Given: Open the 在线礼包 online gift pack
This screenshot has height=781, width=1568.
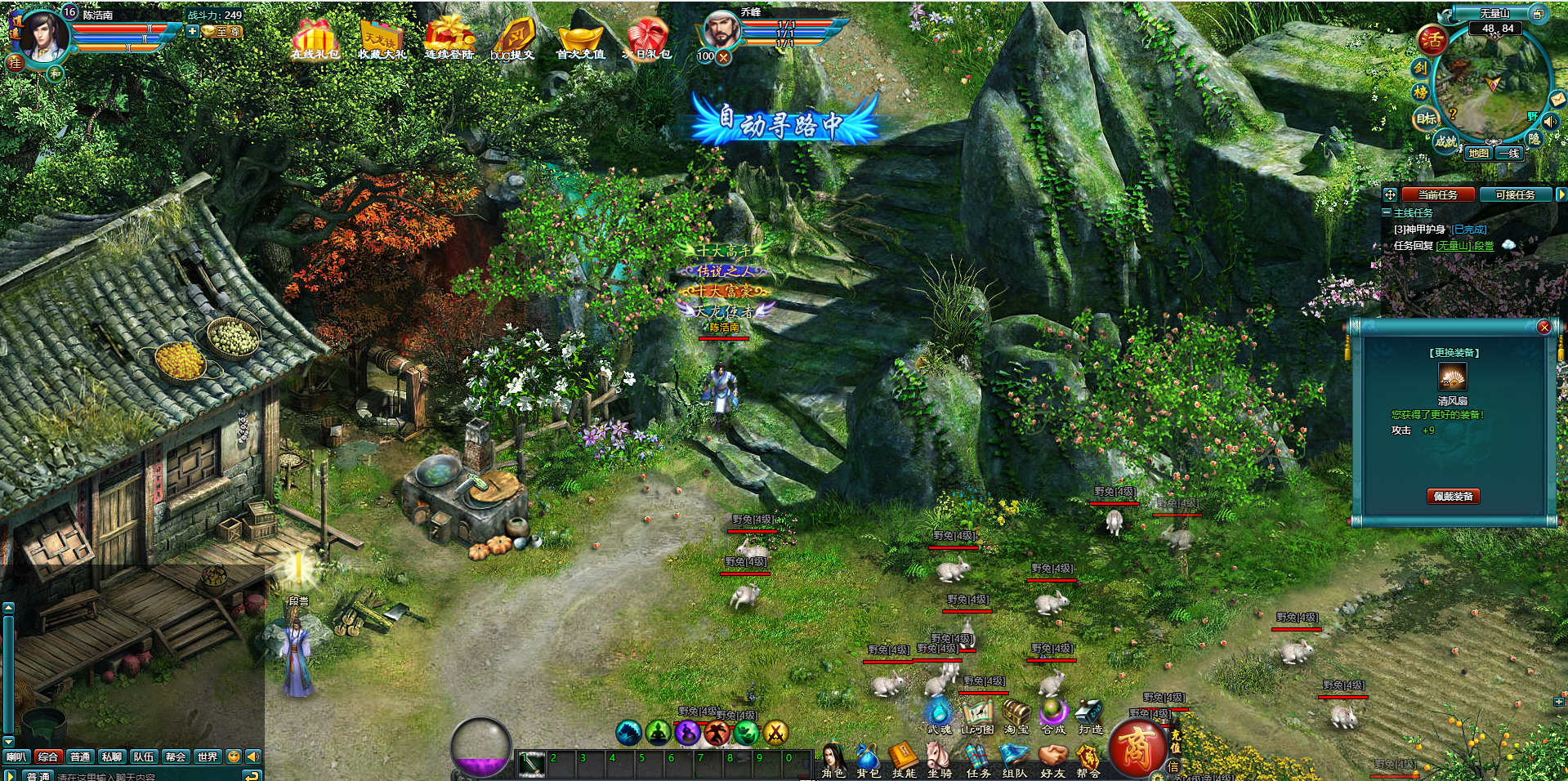Looking at the screenshot, I should (315, 38).
